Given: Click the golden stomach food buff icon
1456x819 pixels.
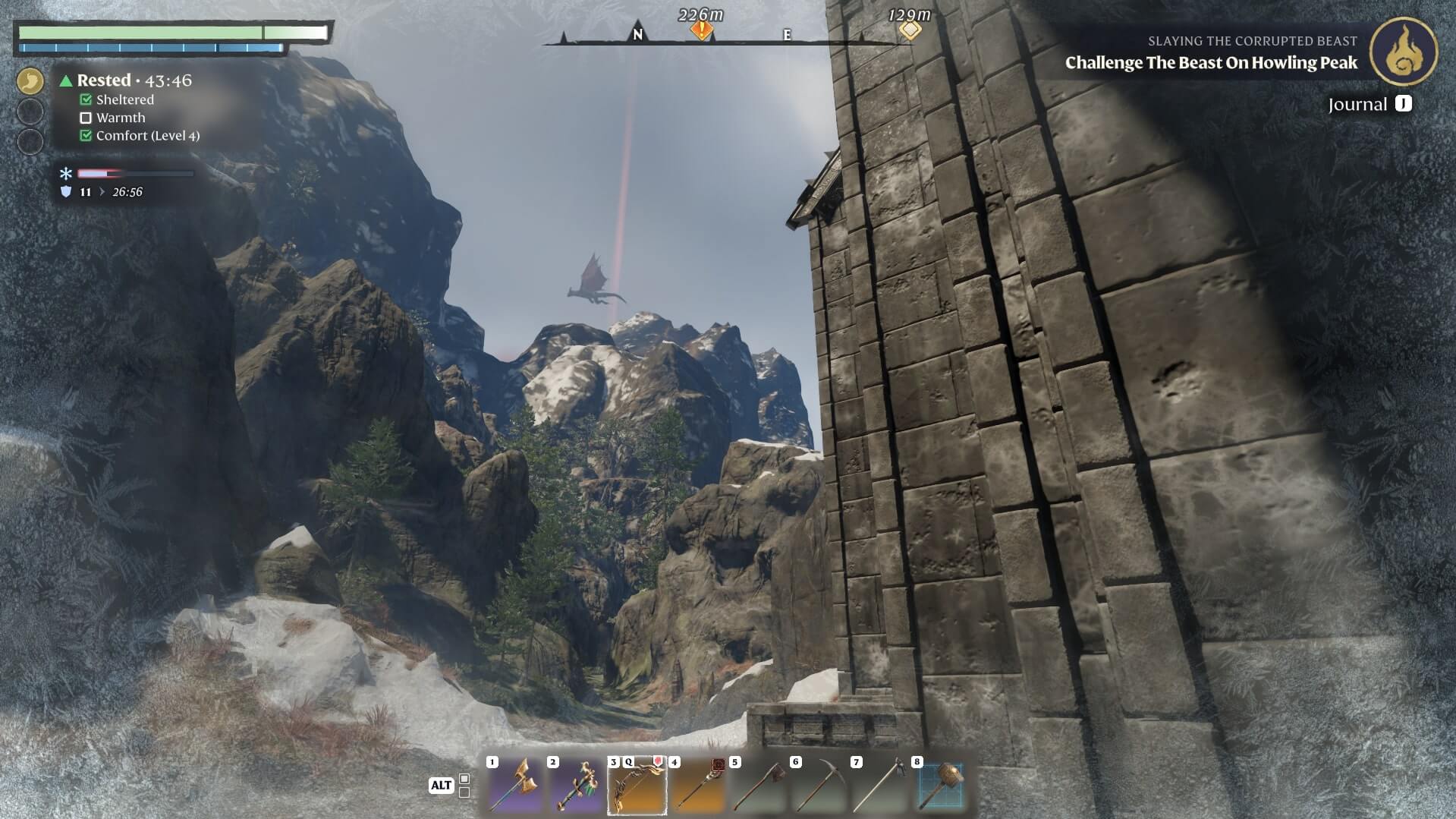Looking at the screenshot, I should tap(30, 80).
